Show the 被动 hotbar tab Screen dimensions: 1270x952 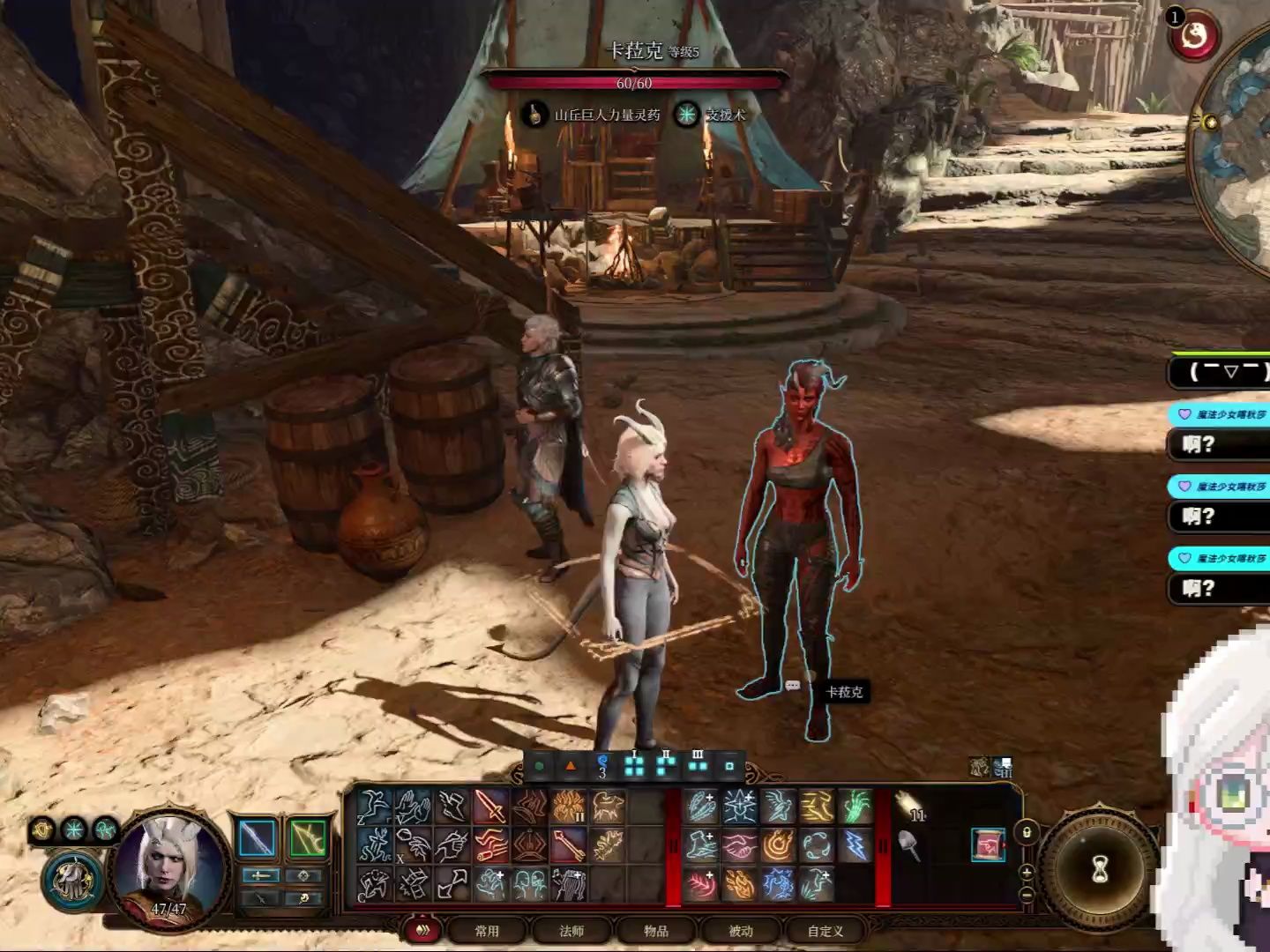[741, 931]
